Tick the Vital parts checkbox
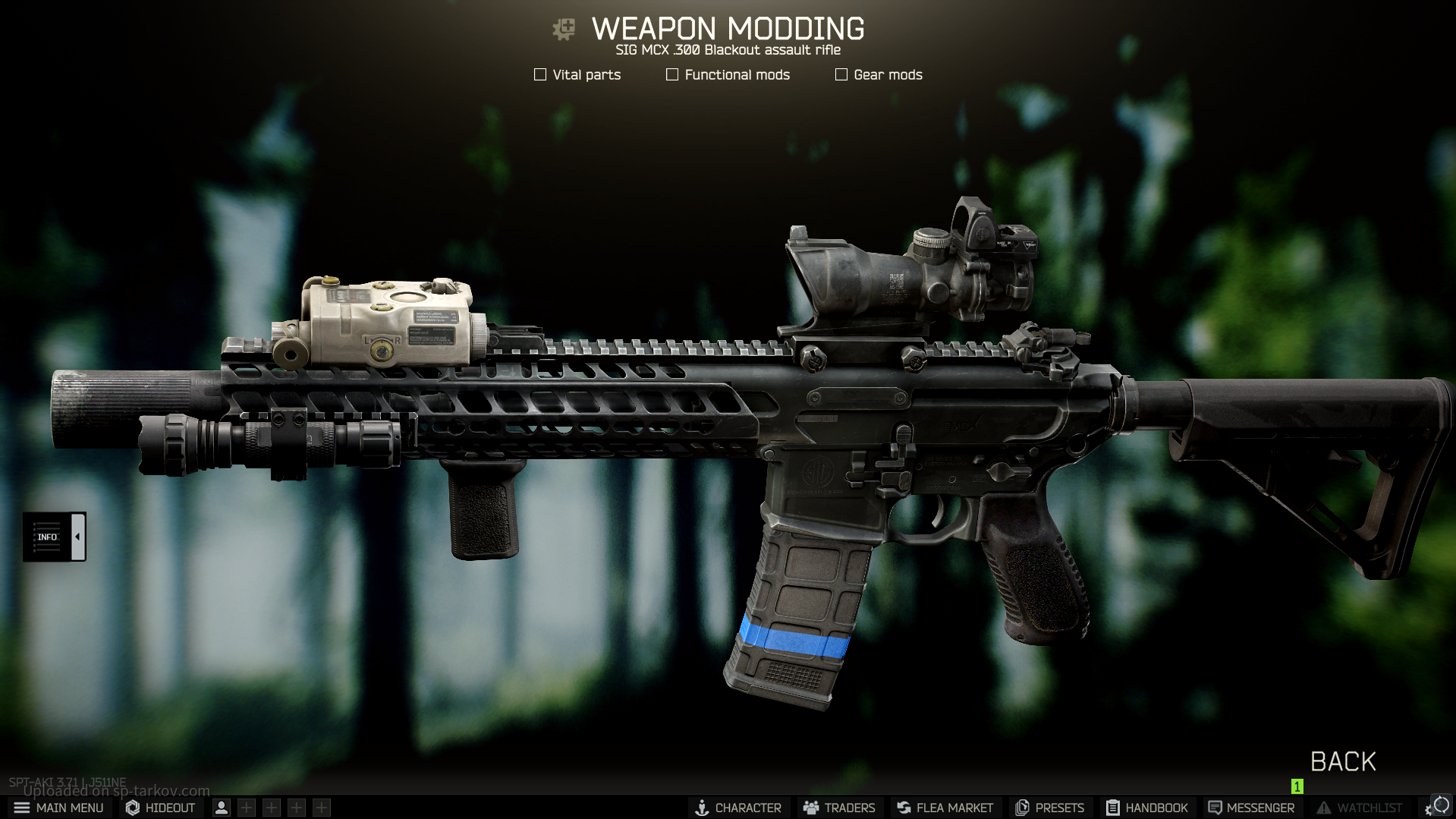The height and width of the screenshot is (819, 1456). tap(540, 74)
